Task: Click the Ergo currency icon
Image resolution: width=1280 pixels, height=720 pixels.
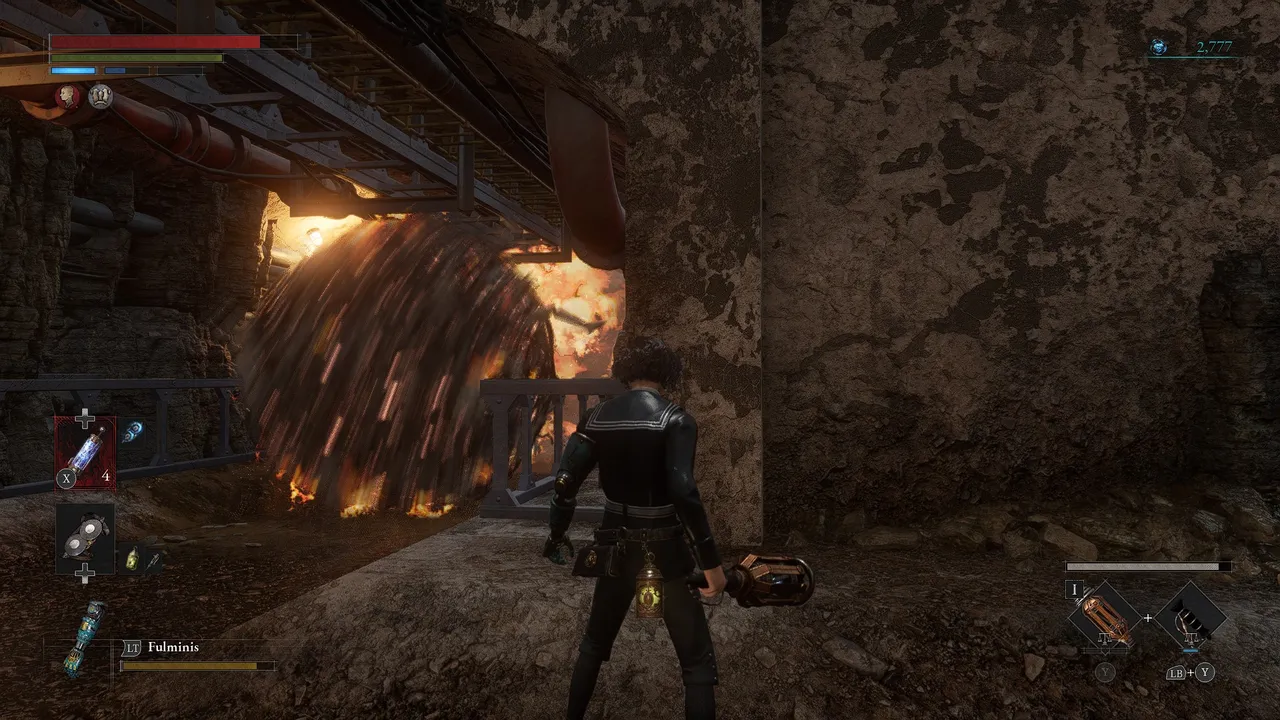Action: click(x=1159, y=47)
